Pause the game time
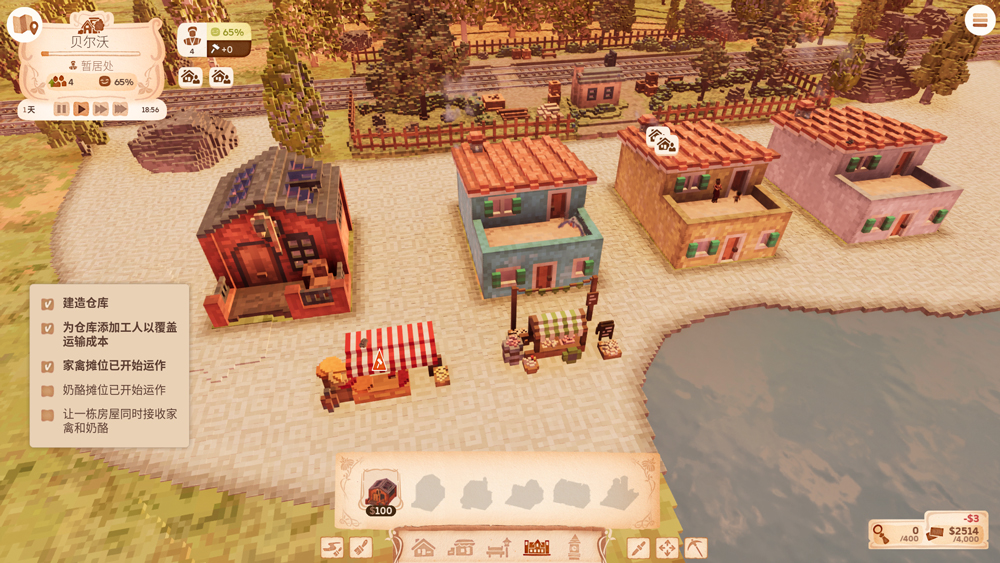This screenshot has width=1000, height=563. (62, 109)
